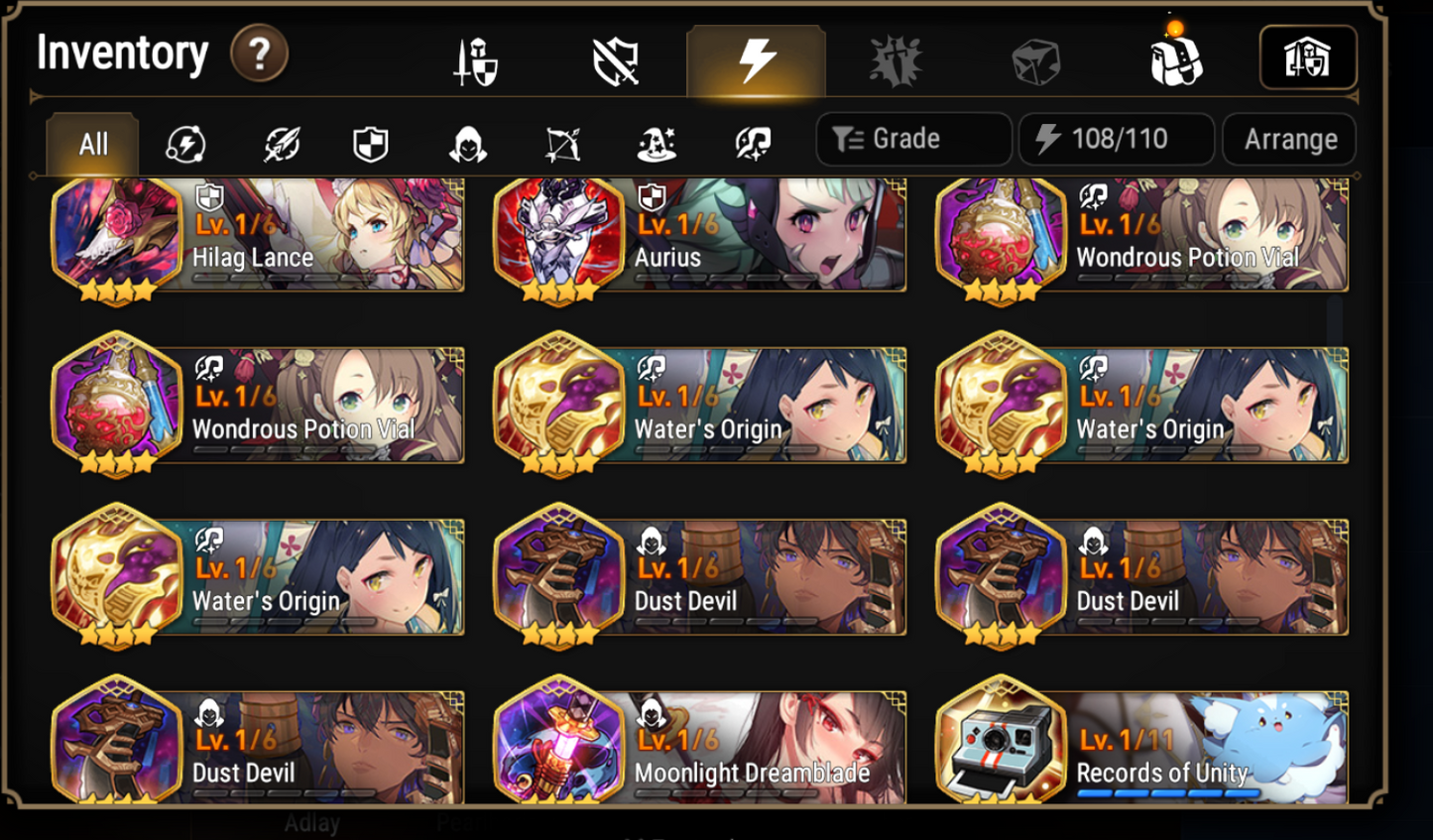Select the Mage hat class filter icon
Screen dimensions: 1433x840
(657, 142)
